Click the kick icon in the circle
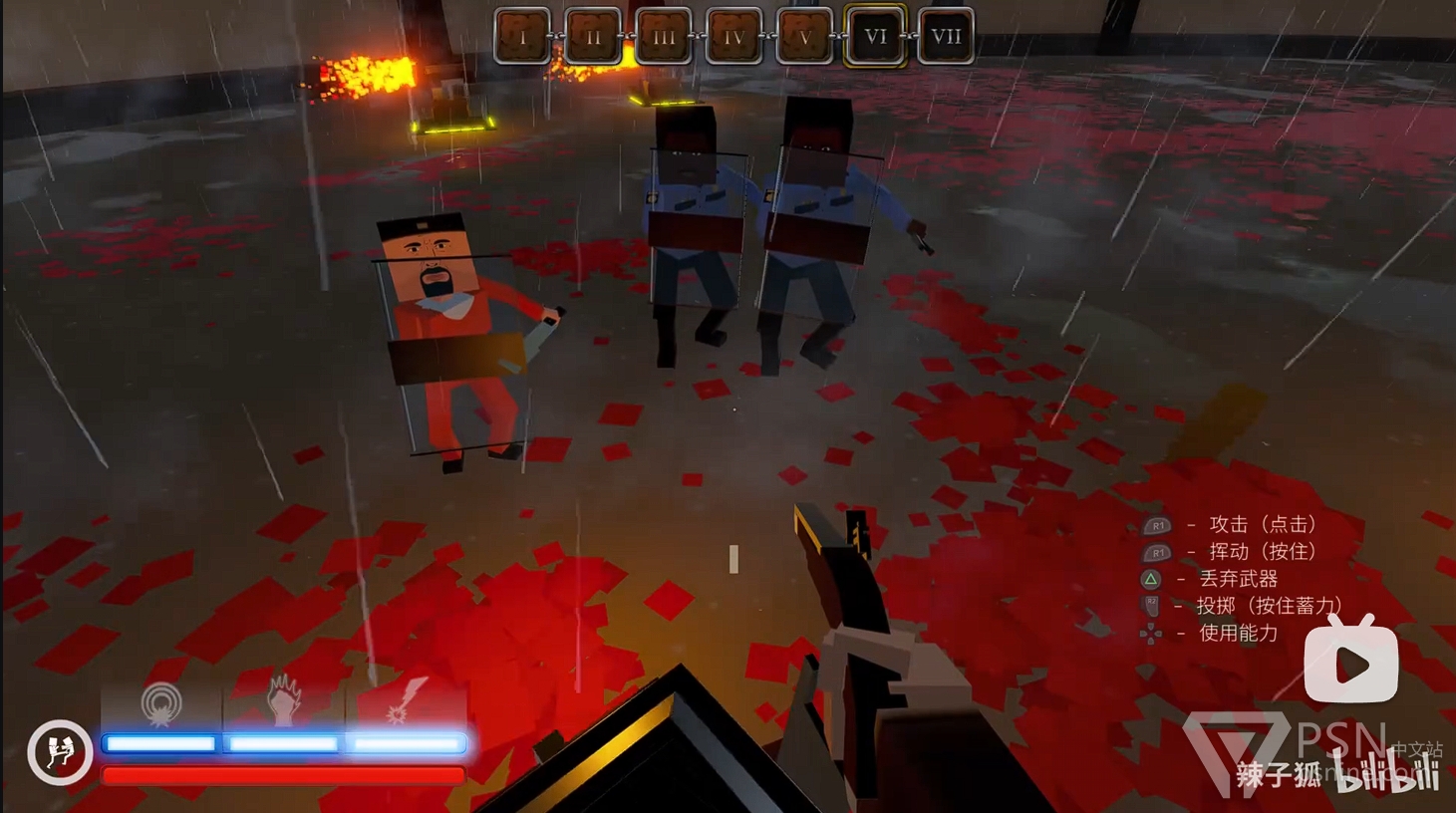Screen dimensions: 1456x813 [60, 752]
